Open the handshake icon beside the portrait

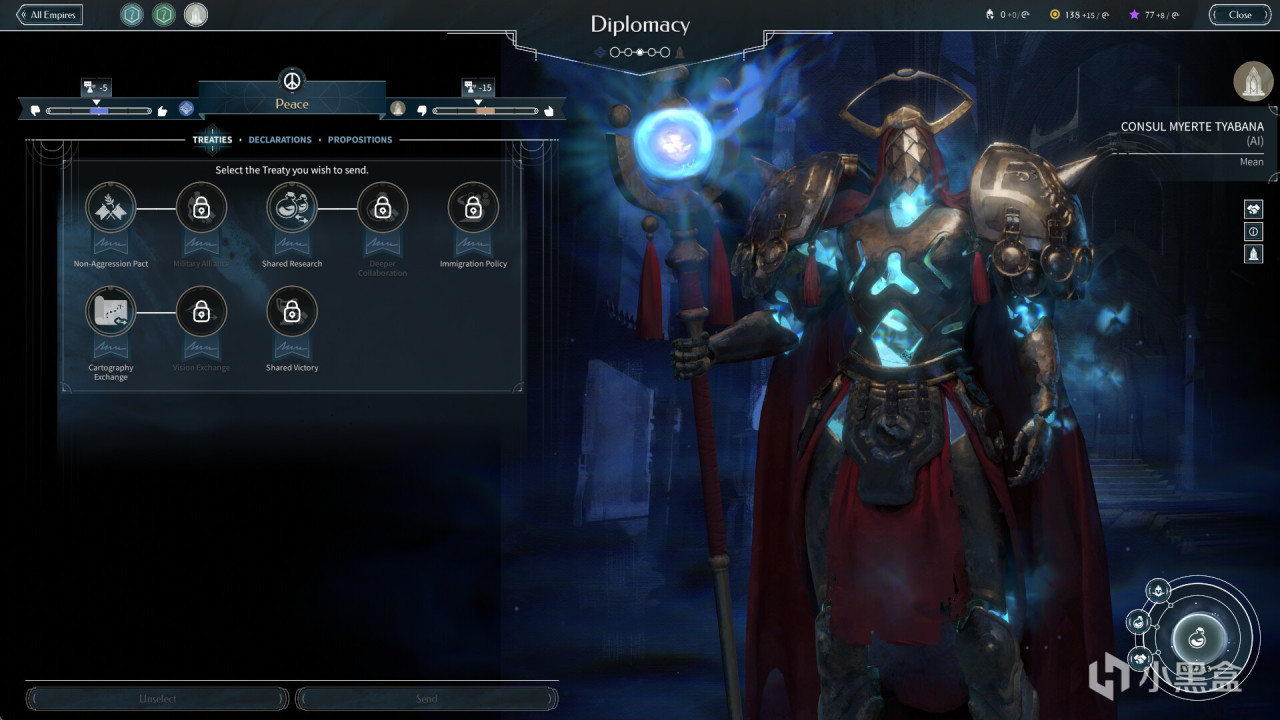click(1253, 209)
